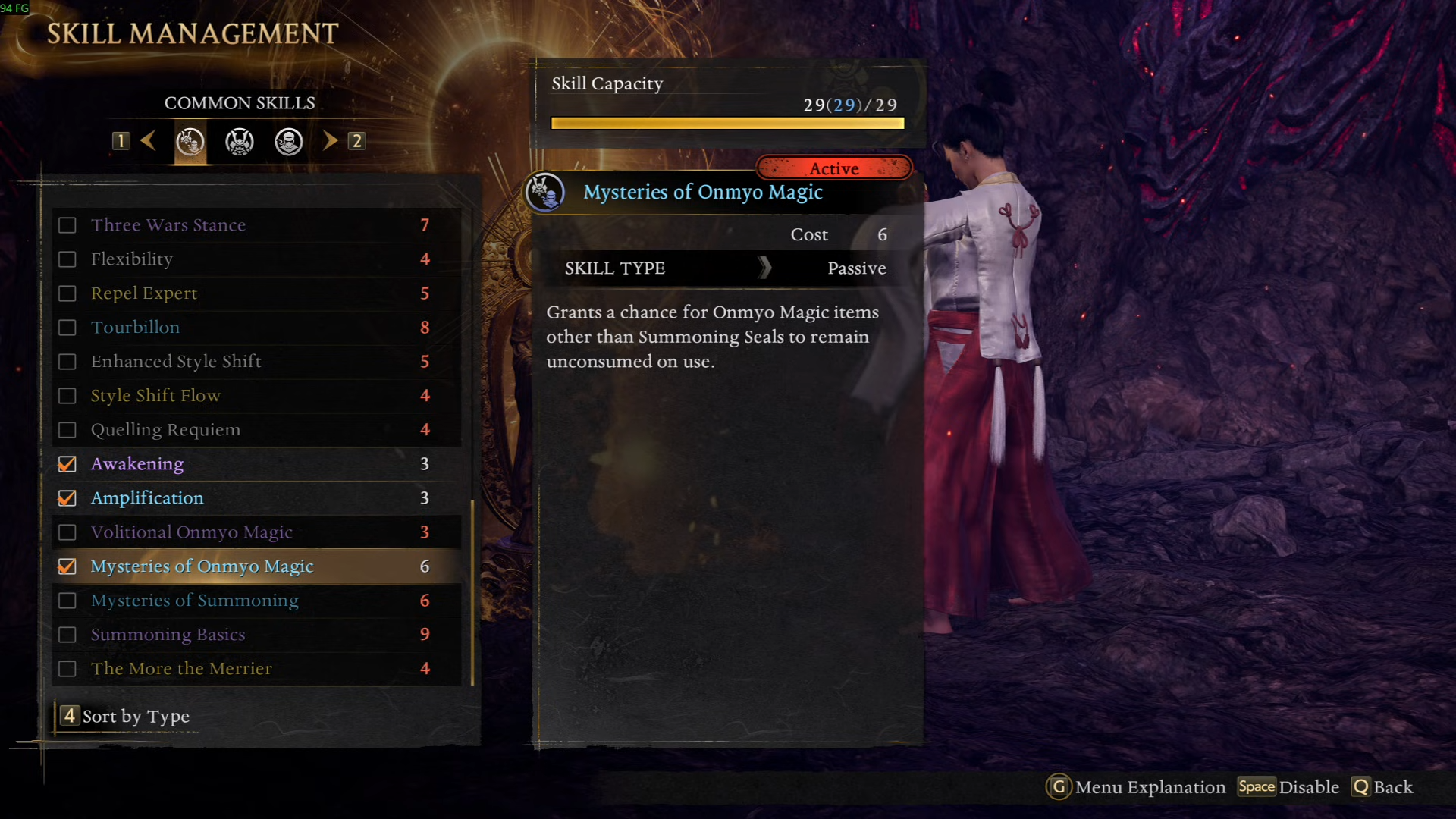
Task: Pick the Style Shift Flow skill
Action: tap(155, 396)
